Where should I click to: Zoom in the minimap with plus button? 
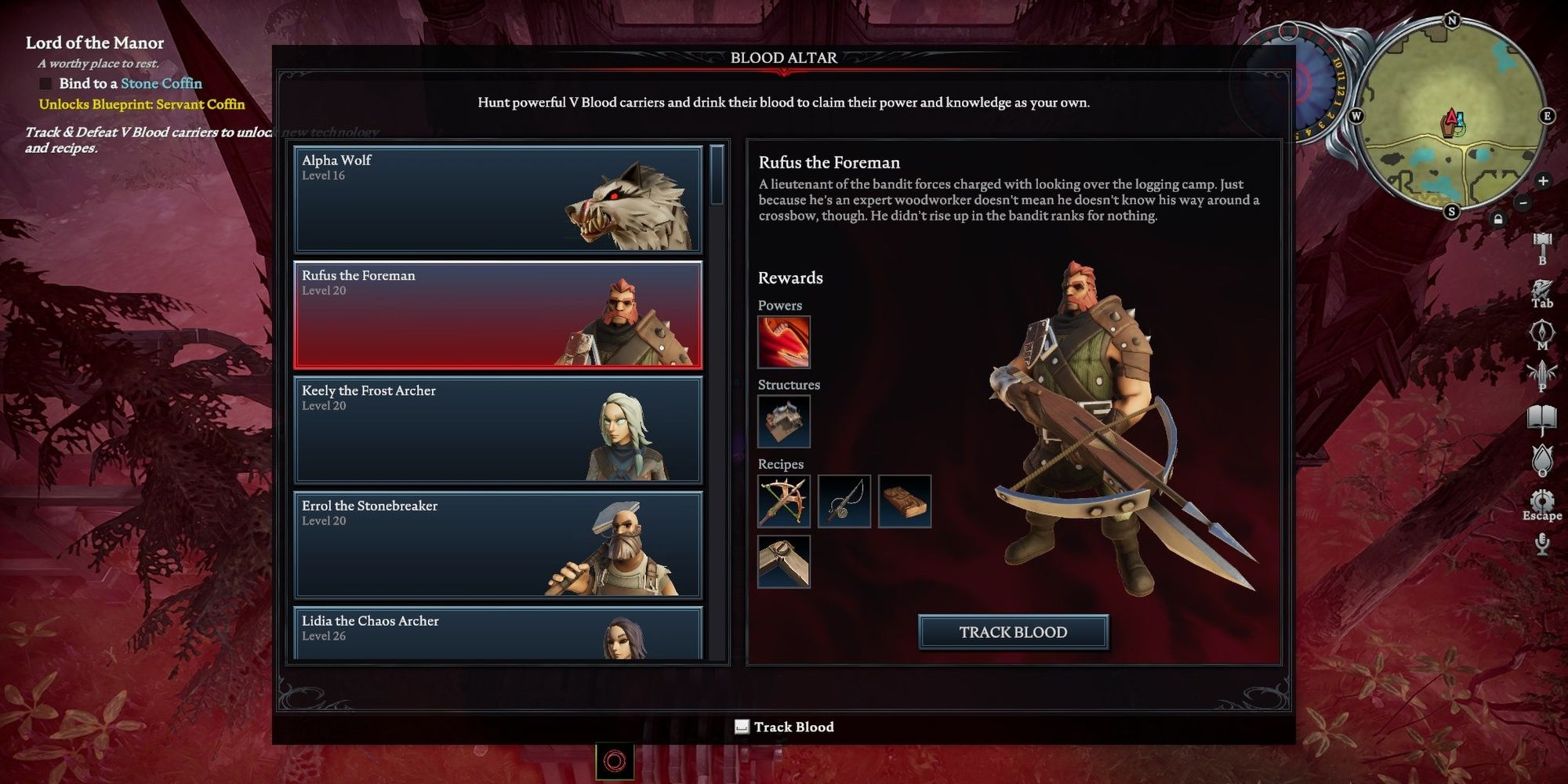tap(1543, 181)
